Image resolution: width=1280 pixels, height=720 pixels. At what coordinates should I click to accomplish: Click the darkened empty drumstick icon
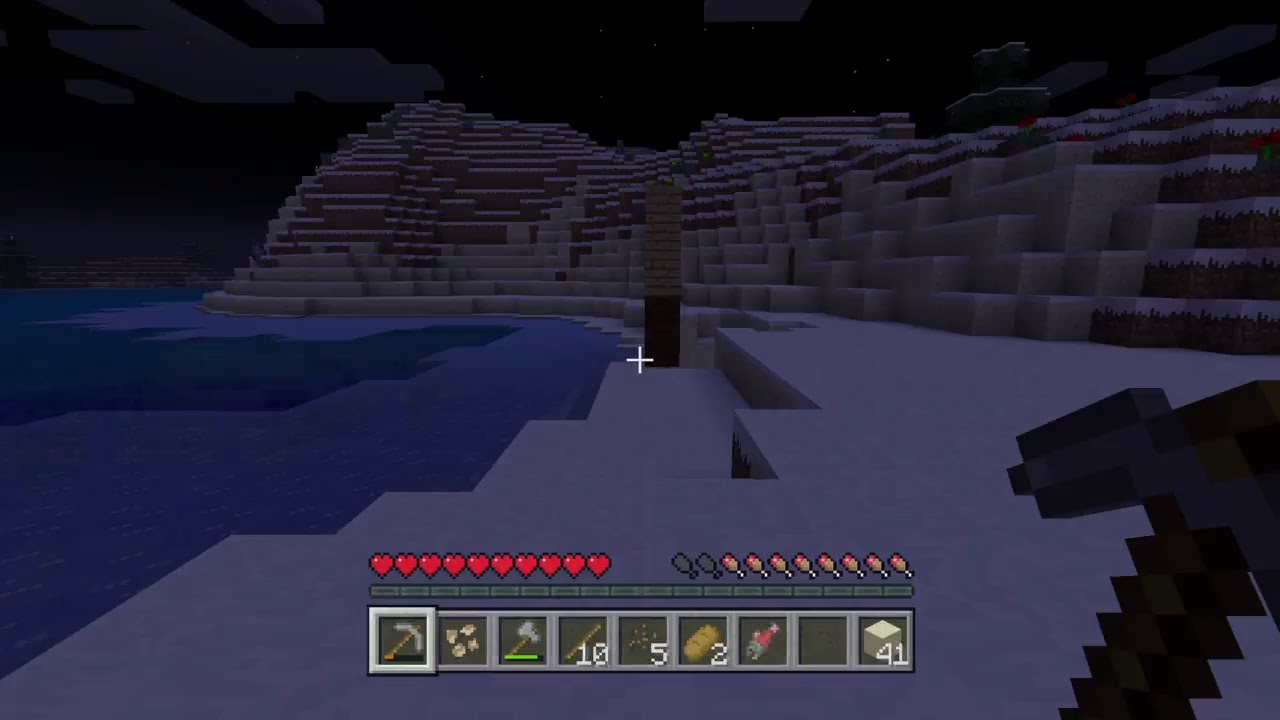(x=681, y=565)
